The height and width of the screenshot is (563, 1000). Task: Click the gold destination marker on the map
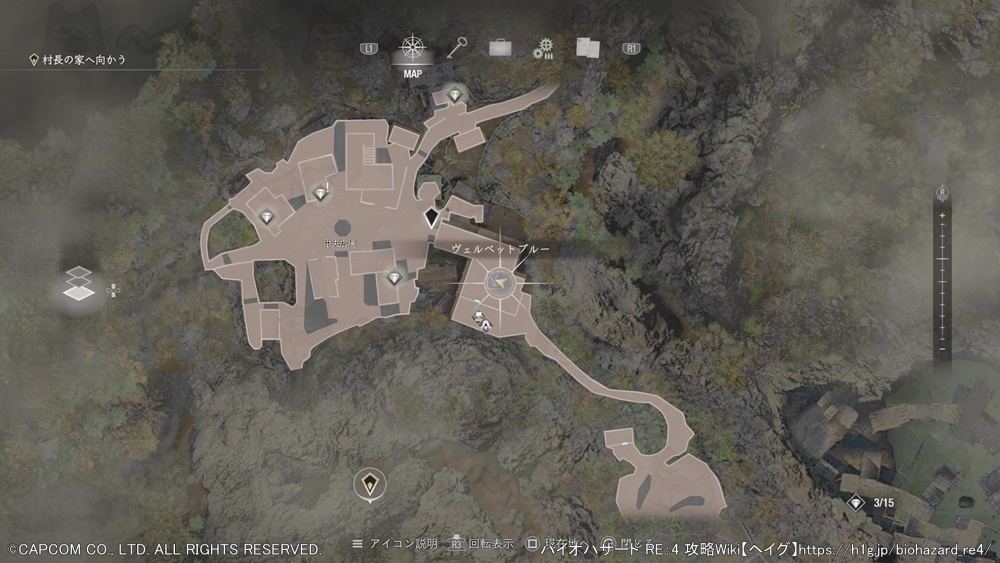371,486
